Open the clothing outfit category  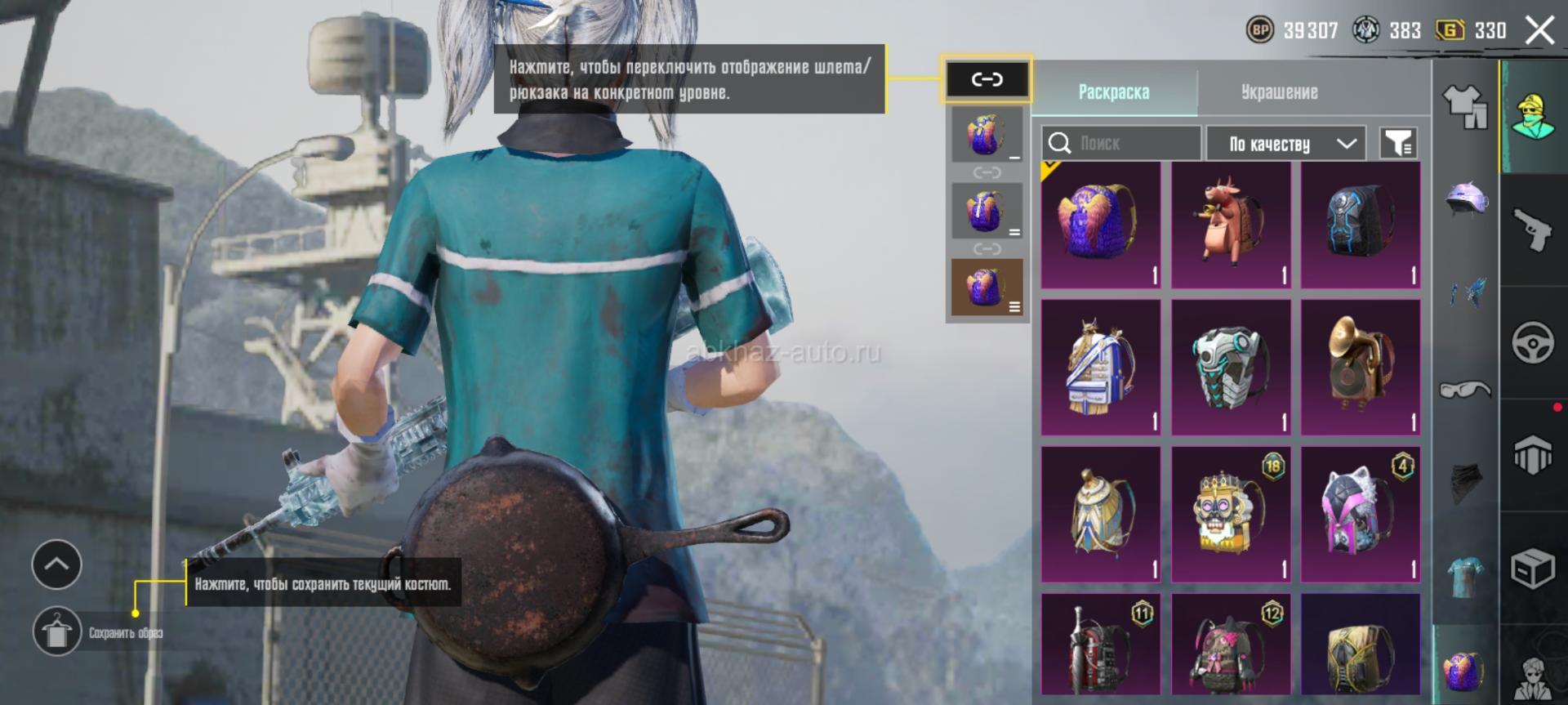point(1466,107)
